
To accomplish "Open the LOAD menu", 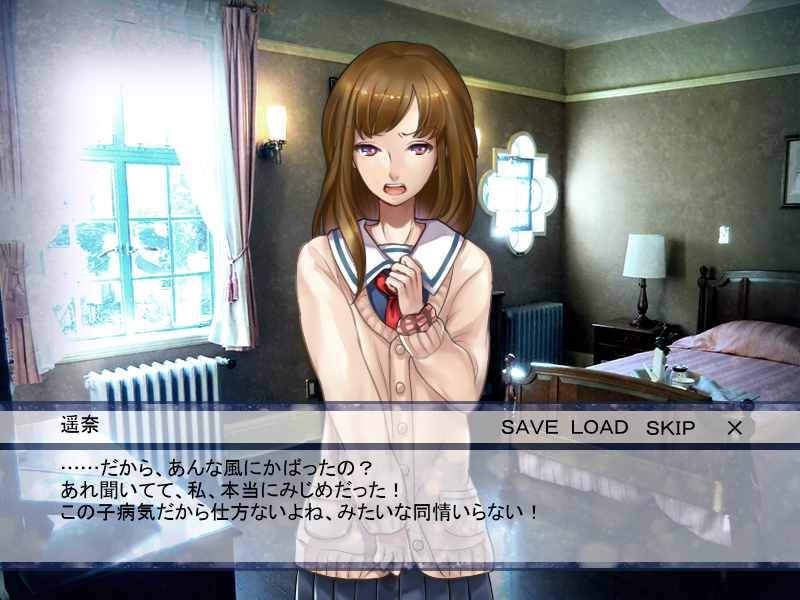I will coord(599,428).
